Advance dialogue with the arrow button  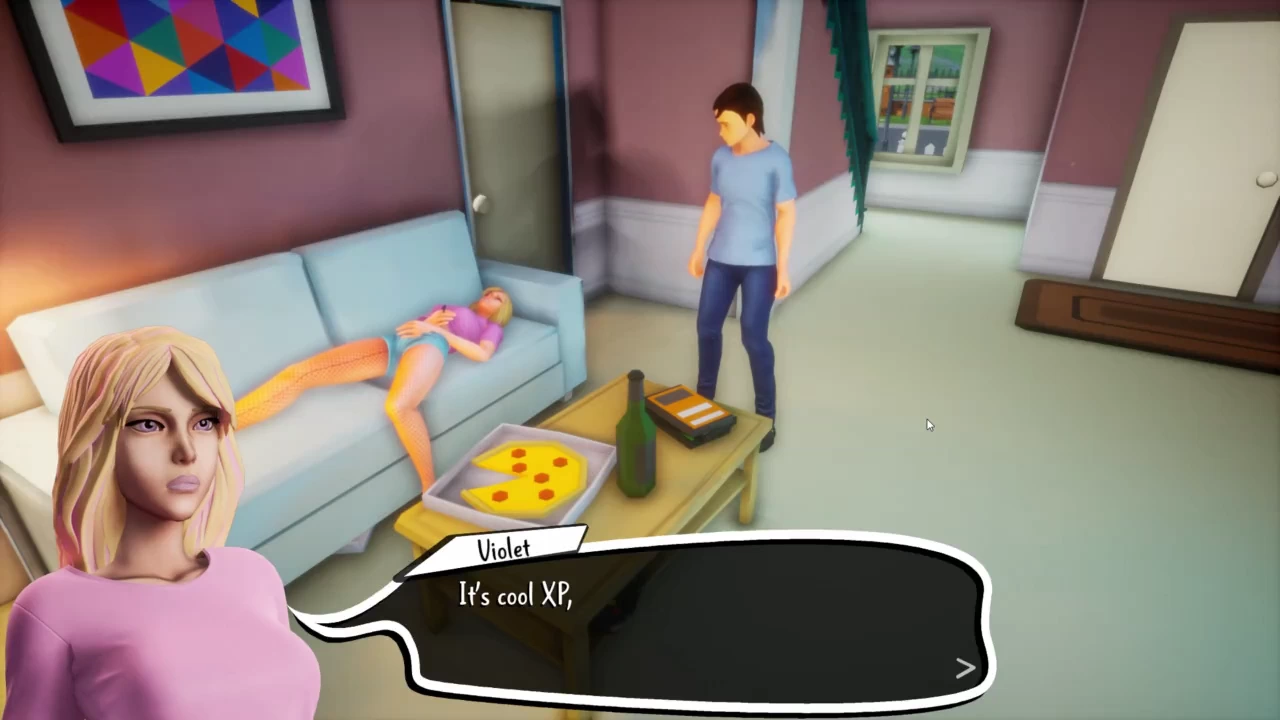coord(964,668)
